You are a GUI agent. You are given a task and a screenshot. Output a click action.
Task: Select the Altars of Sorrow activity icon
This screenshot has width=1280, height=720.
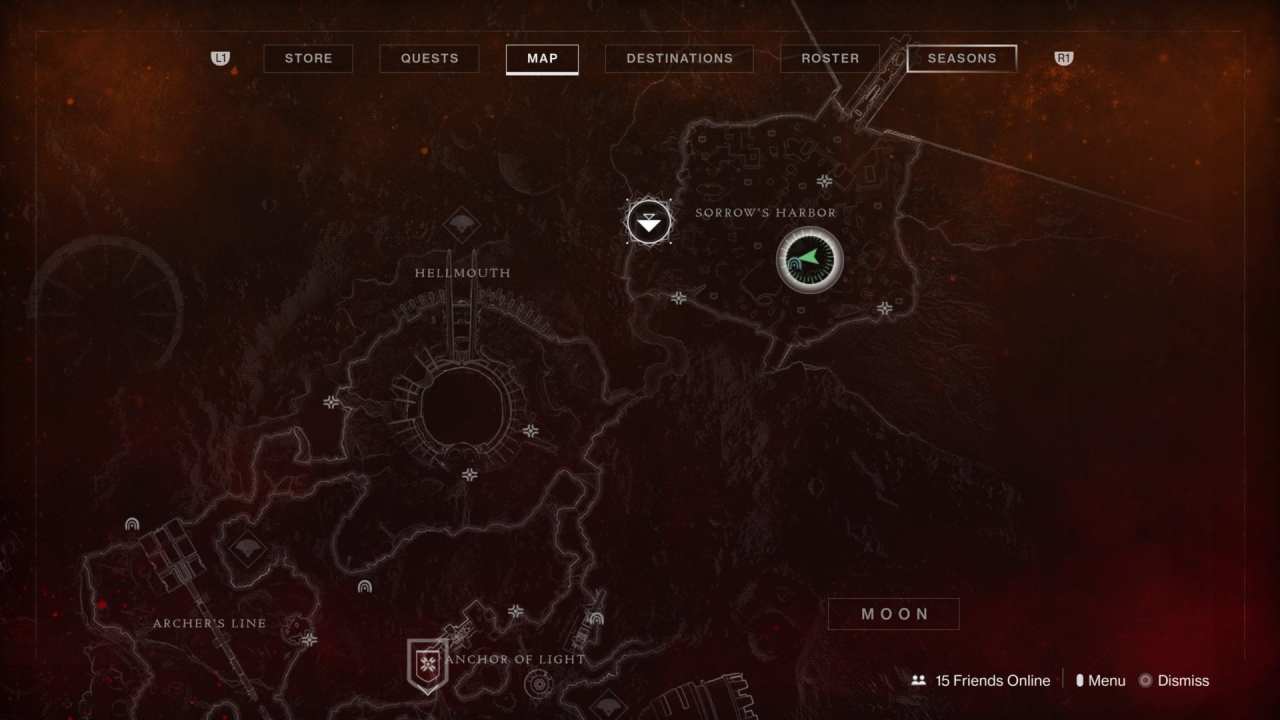[648, 221]
